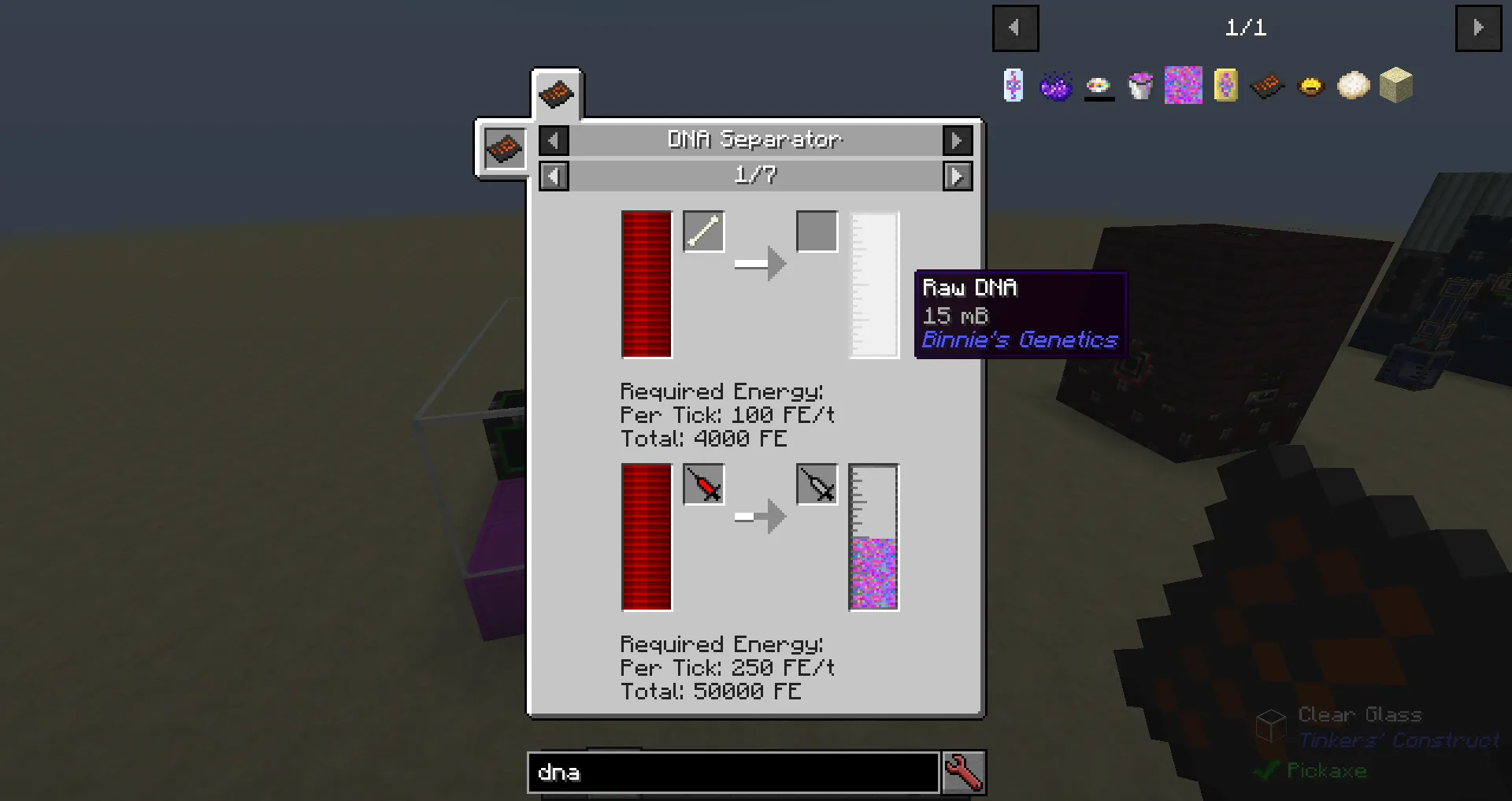Pick the bucket of raw DNA item
The width and height of the screenshot is (1512, 801).
coord(1140,87)
